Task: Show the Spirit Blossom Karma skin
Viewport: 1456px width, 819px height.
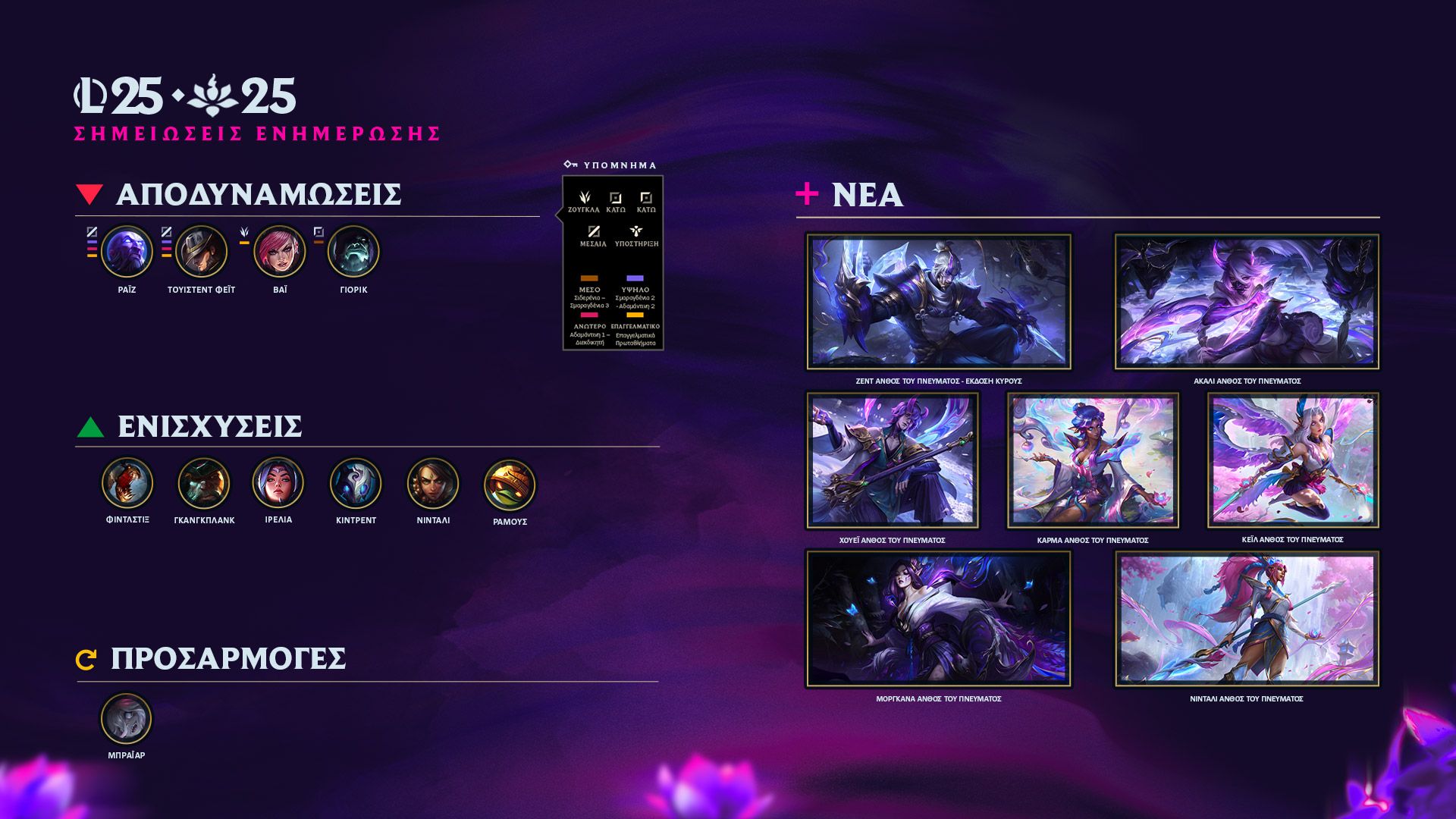Action: click(x=1093, y=460)
